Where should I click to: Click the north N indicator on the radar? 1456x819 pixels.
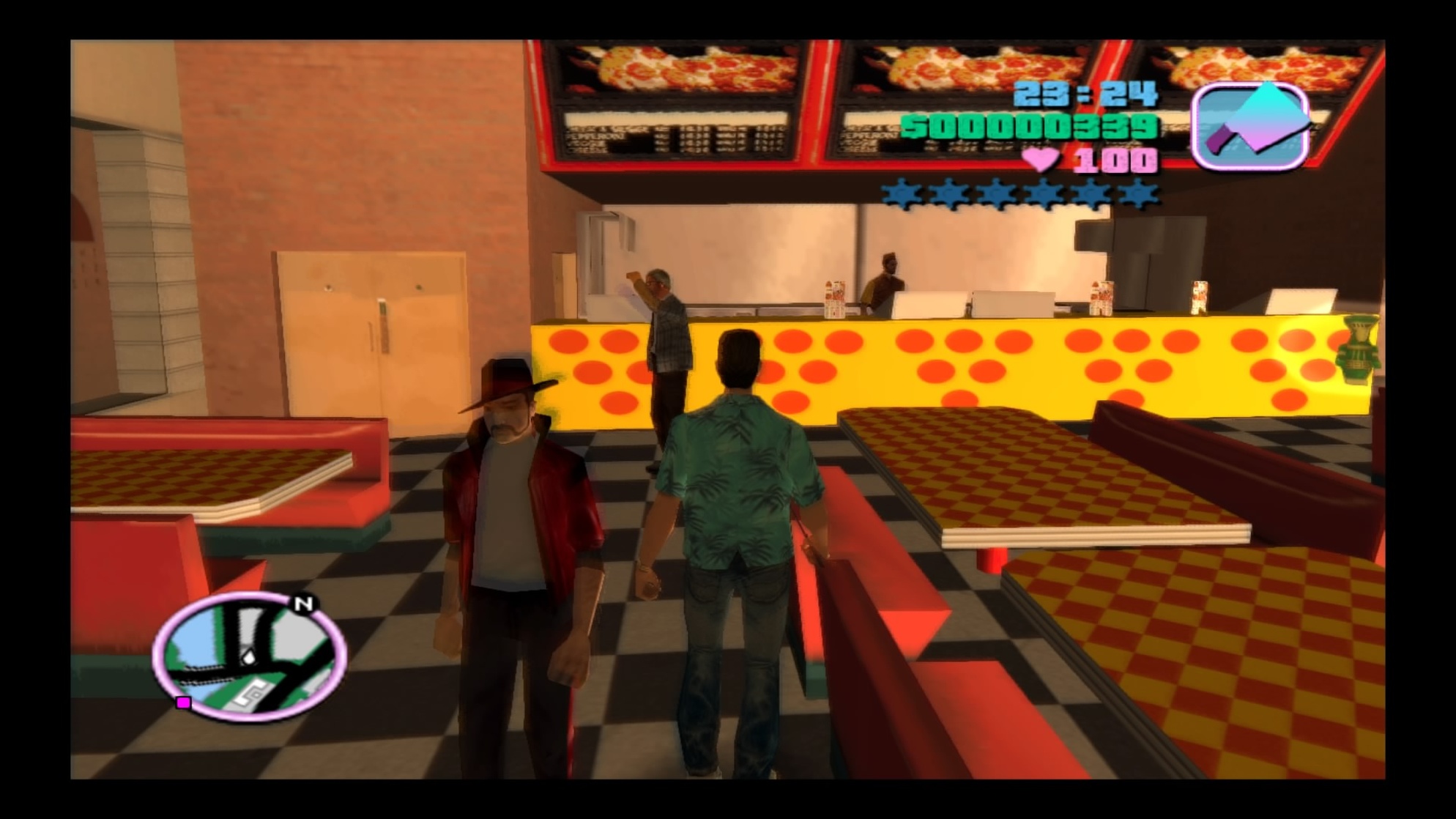coord(304,604)
